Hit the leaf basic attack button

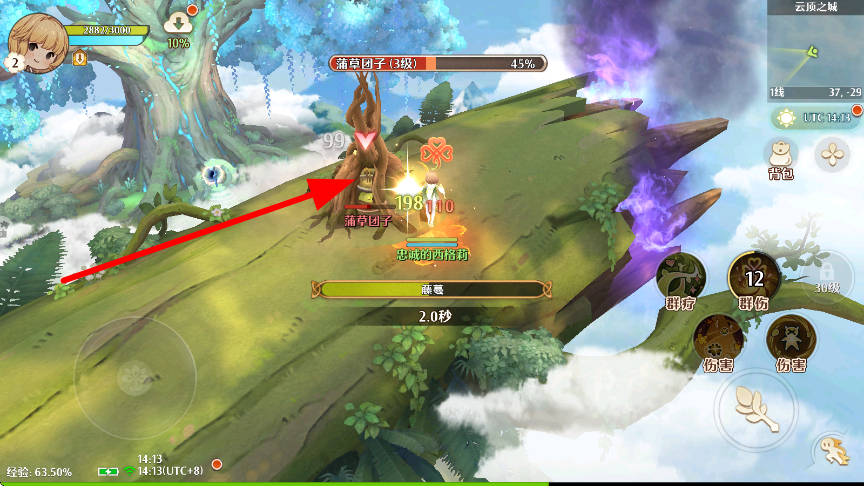pos(755,405)
